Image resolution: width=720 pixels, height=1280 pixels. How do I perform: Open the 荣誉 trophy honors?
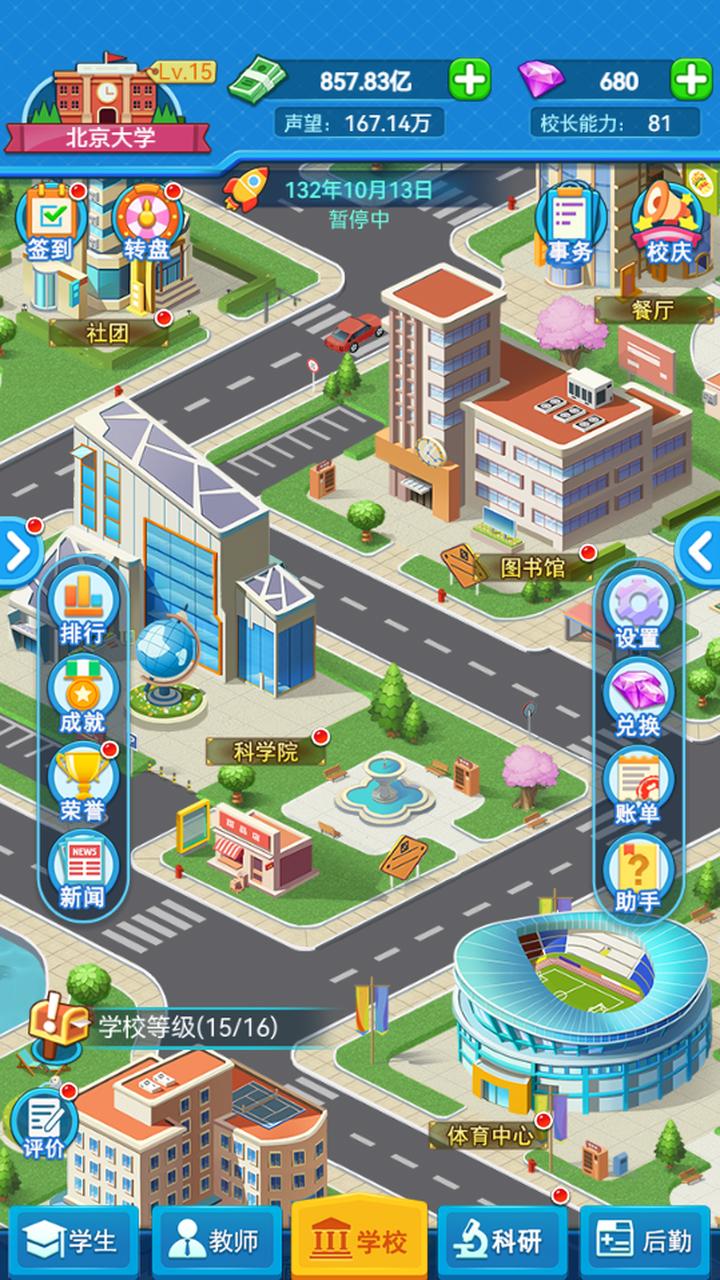(x=83, y=782)
